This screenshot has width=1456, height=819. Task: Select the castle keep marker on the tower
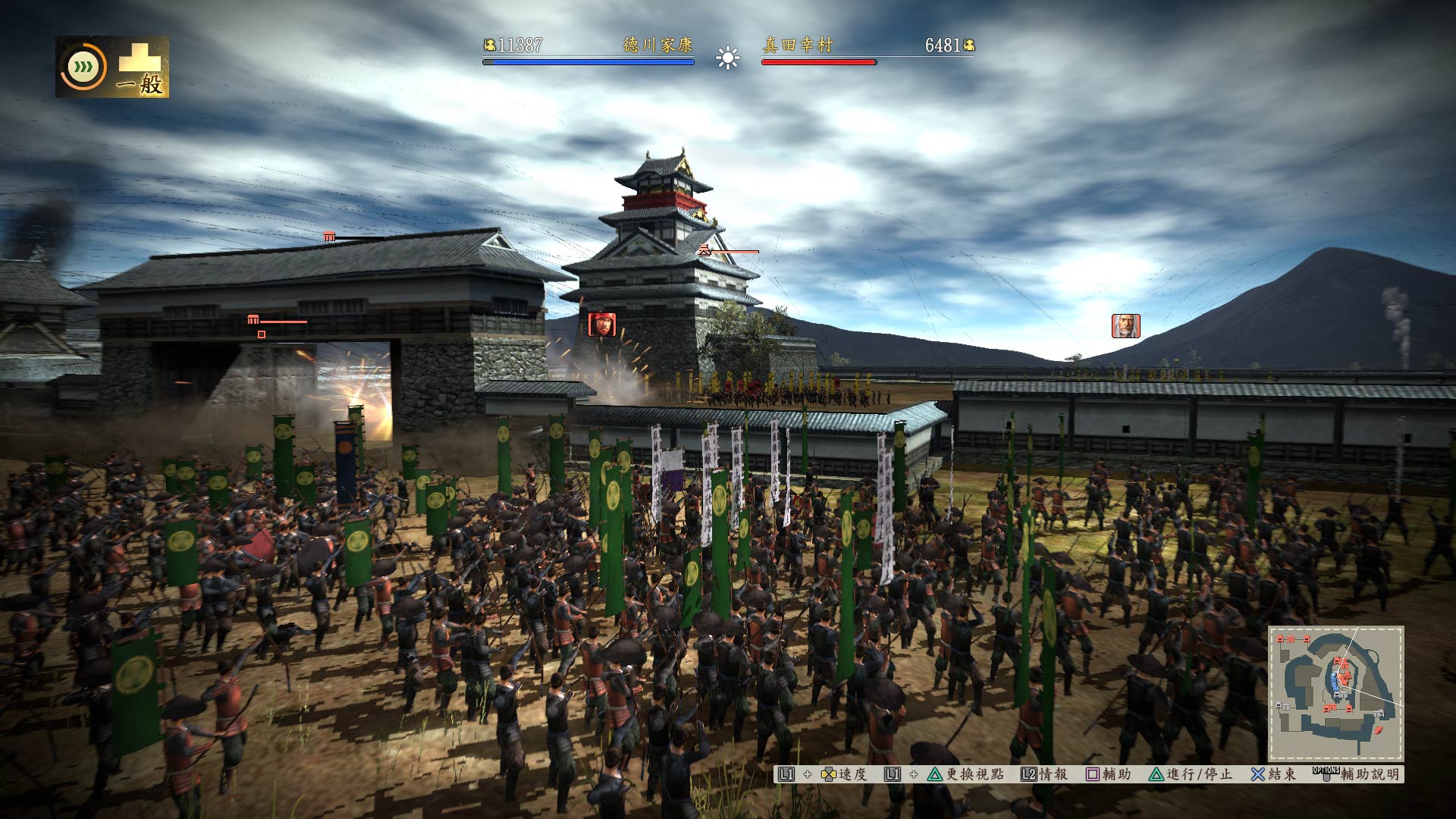(x=704, y=250)
